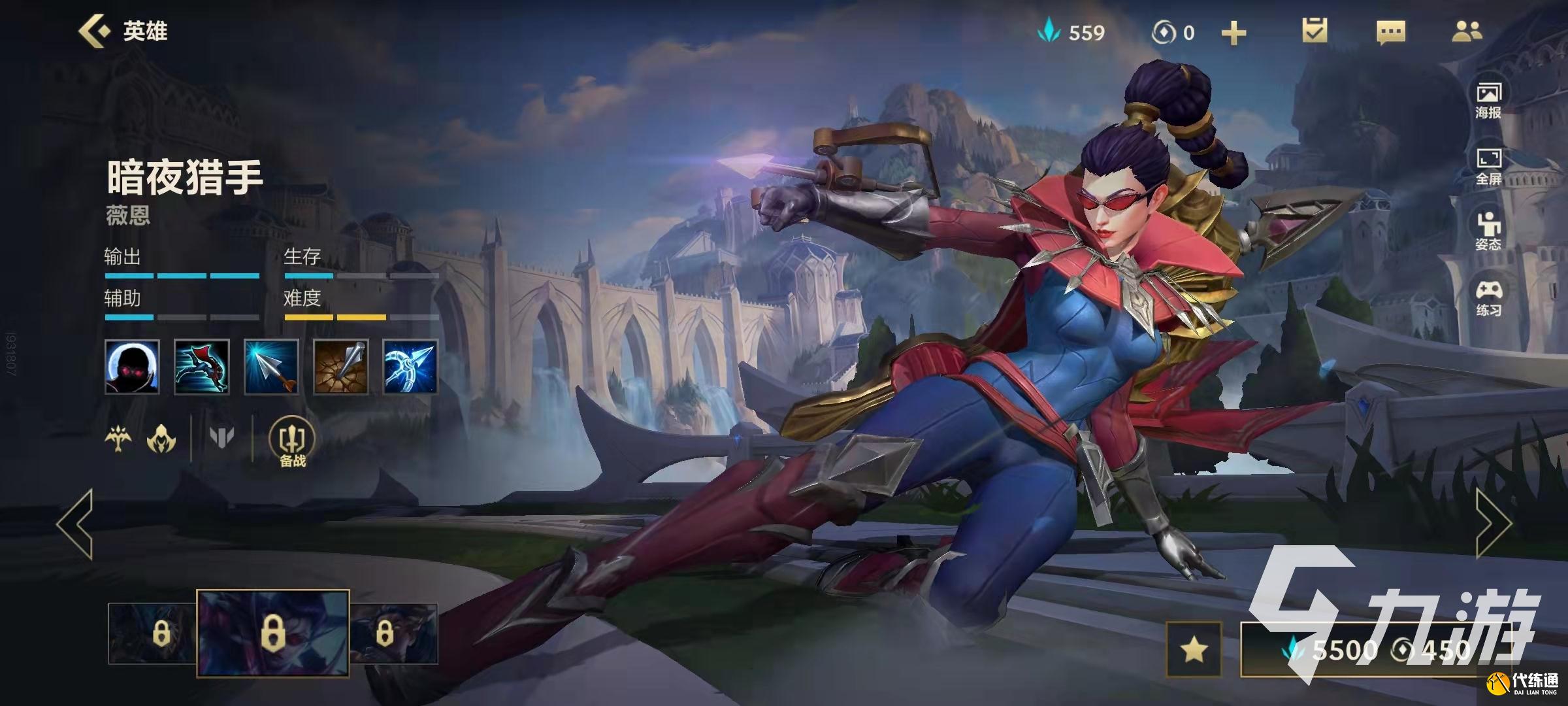1568x706 pixels.
Task: Show the silver bolt arrow skill icon
Action: pos(271,367)
